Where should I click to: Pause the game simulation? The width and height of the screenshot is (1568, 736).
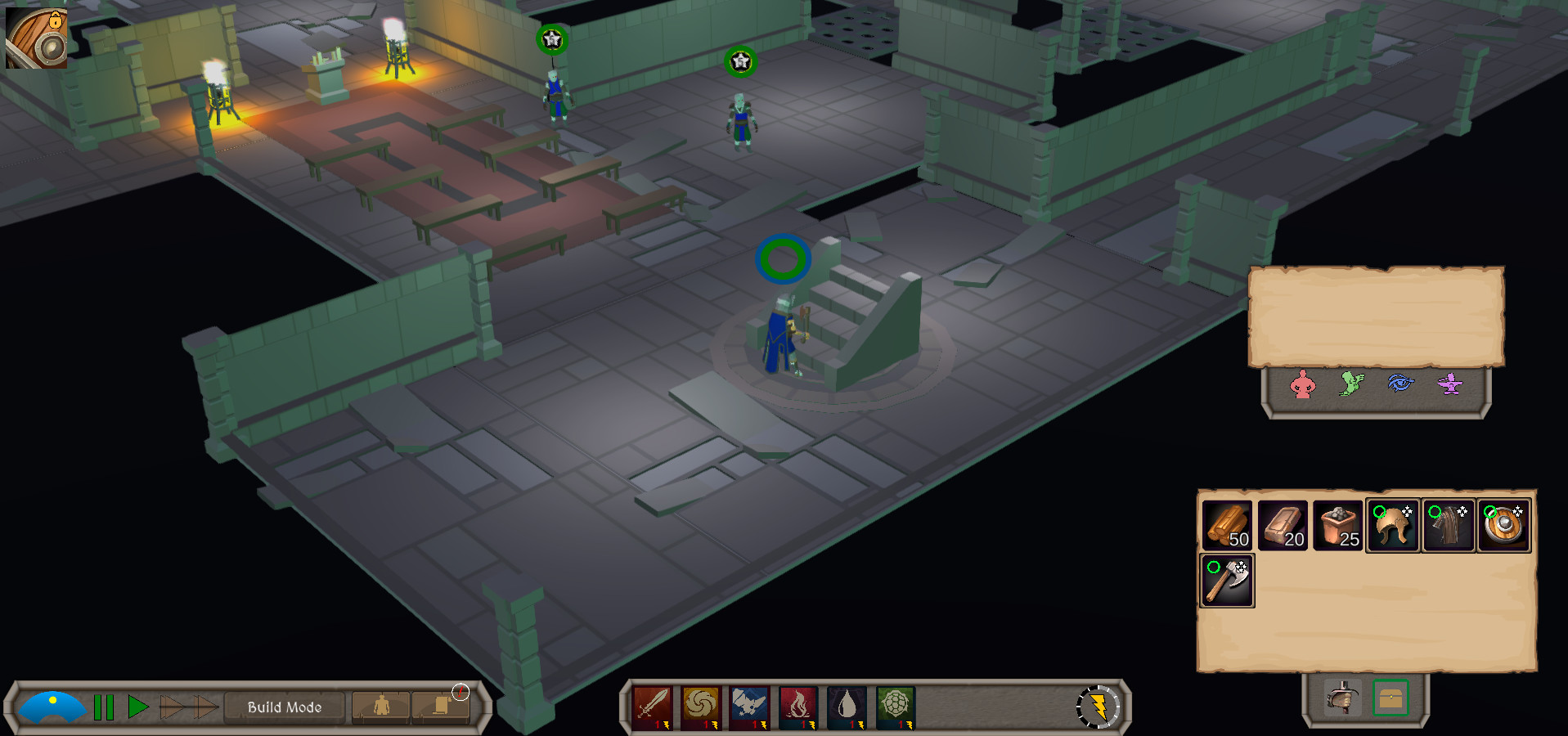pos(102,707)
